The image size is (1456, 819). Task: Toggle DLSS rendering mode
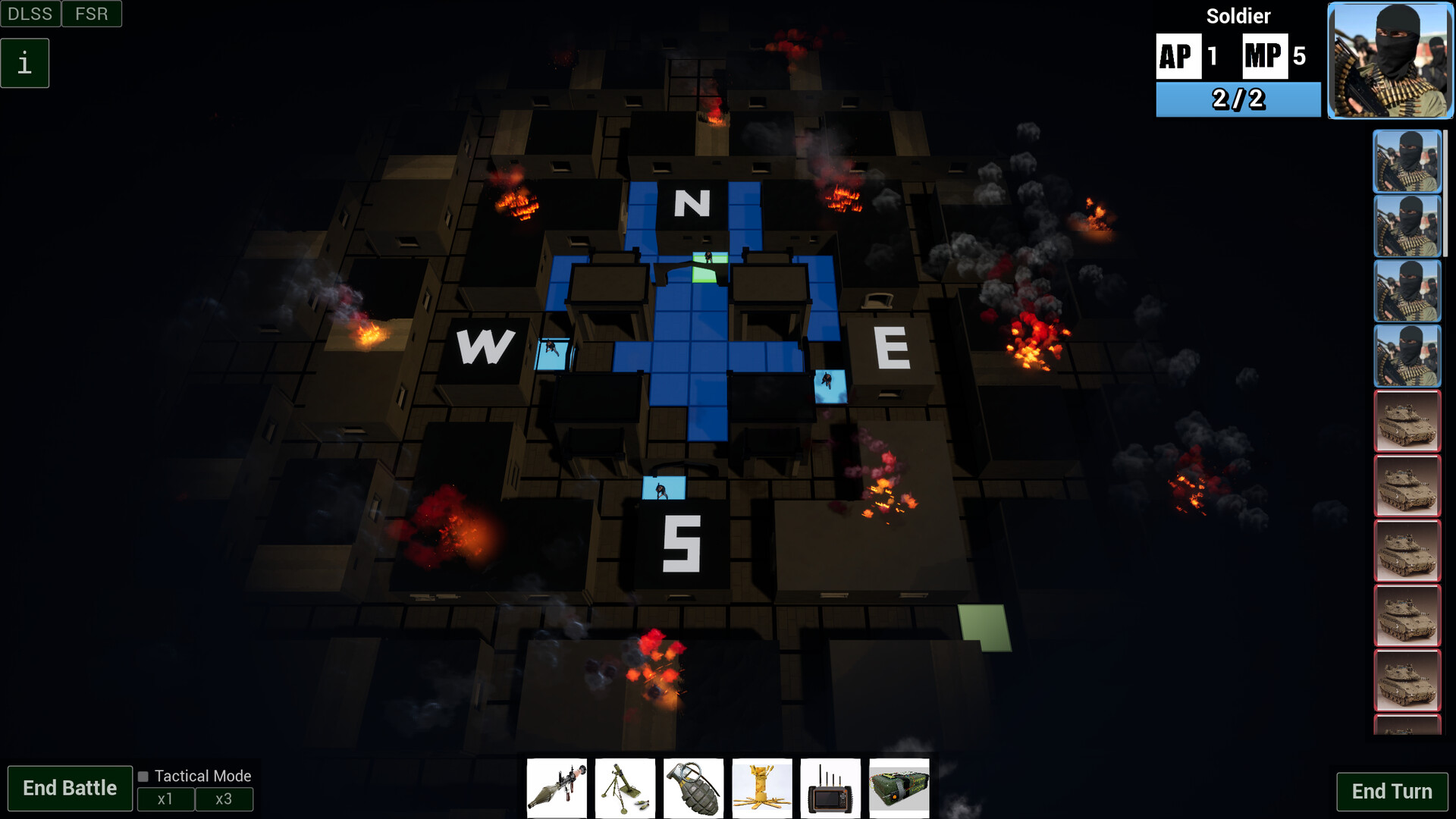point(30,13)
